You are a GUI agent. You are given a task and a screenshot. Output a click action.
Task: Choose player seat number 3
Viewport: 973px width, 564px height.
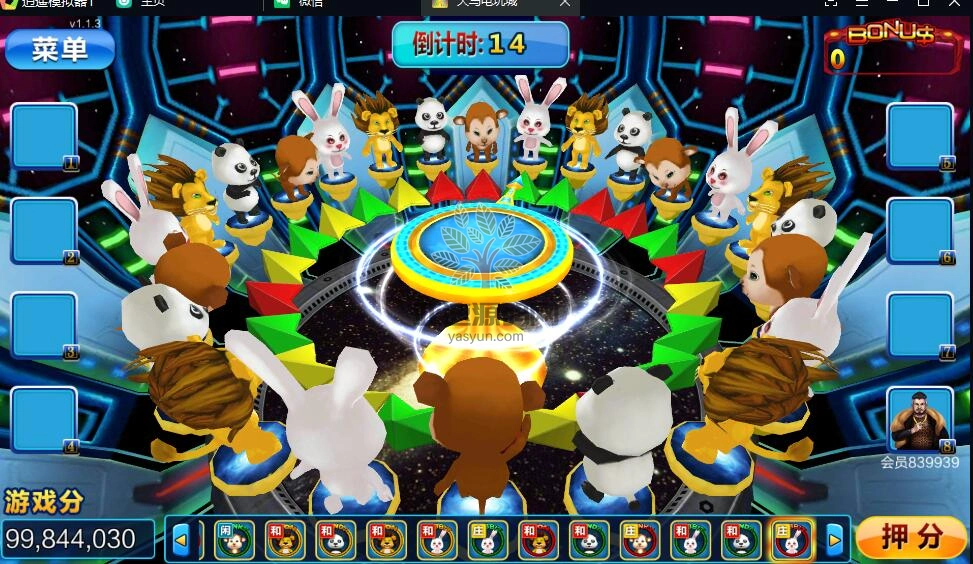[44, 325]
